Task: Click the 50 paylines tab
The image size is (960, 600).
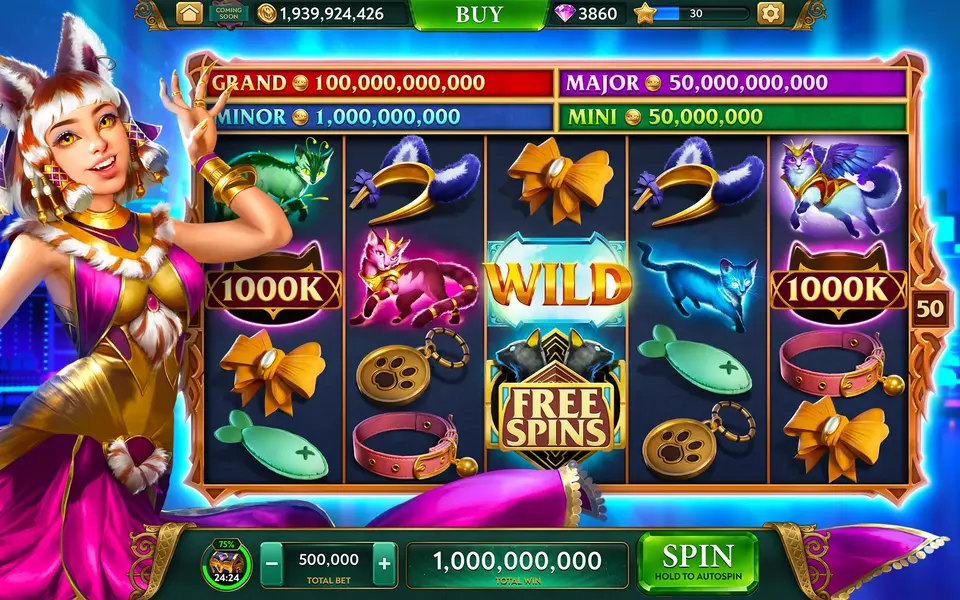Action: click(929, 308)
